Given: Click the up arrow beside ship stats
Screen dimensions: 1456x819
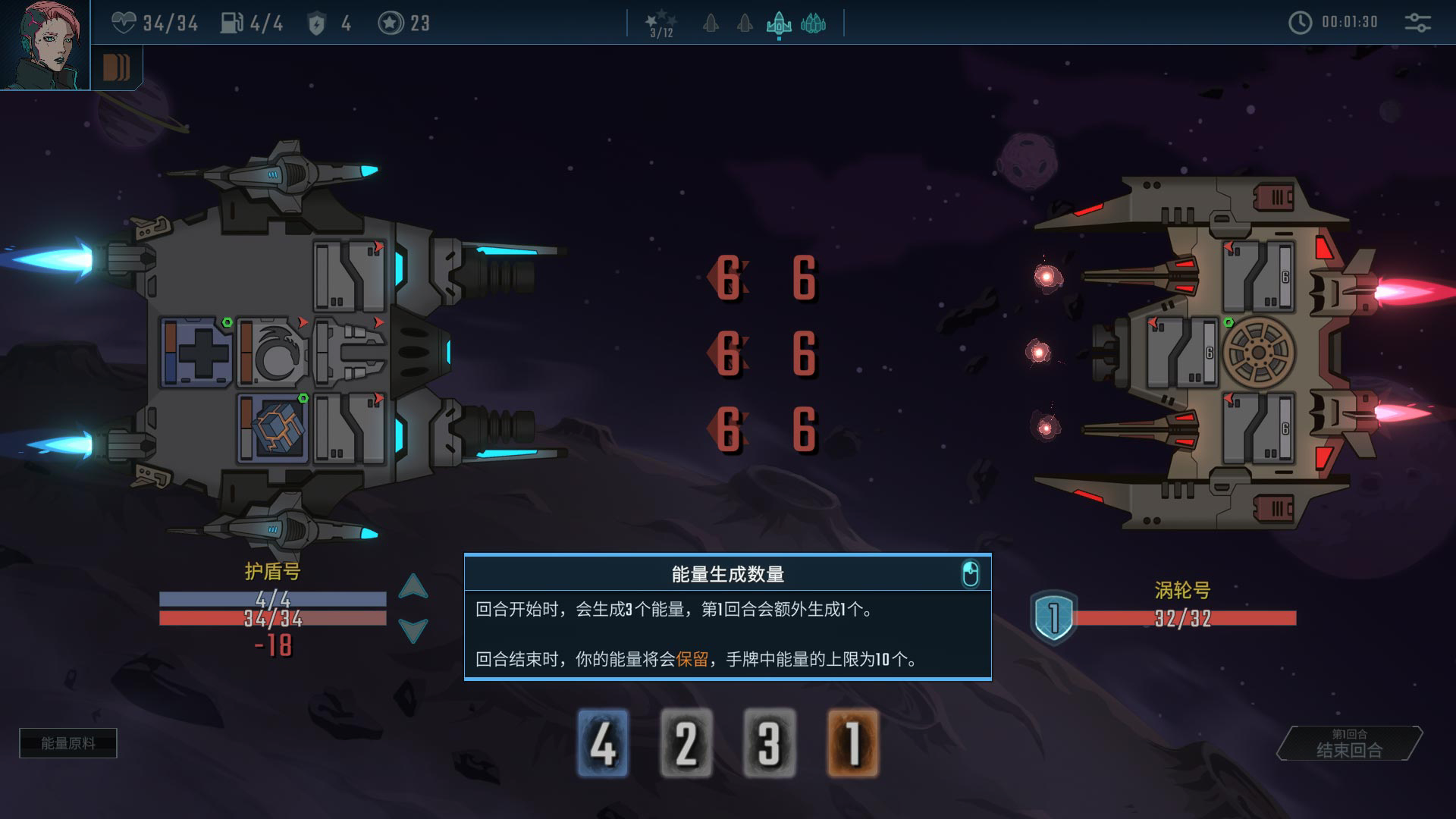Looking at the screenshot, I should pyautogui.click(x=413, y=587).
